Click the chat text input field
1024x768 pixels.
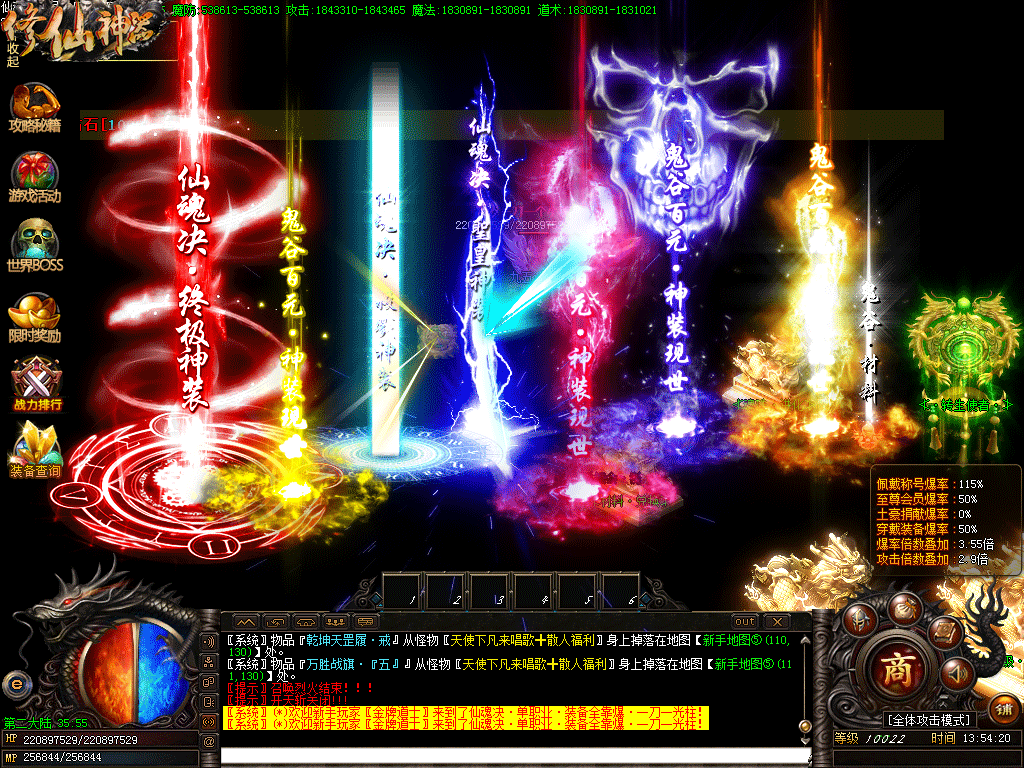500,755
